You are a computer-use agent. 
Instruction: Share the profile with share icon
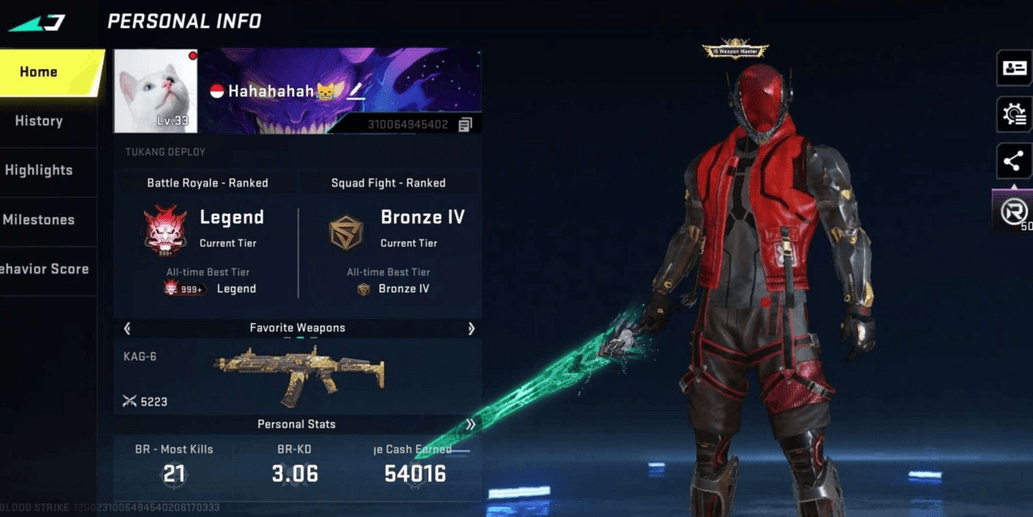[1013, 161]
